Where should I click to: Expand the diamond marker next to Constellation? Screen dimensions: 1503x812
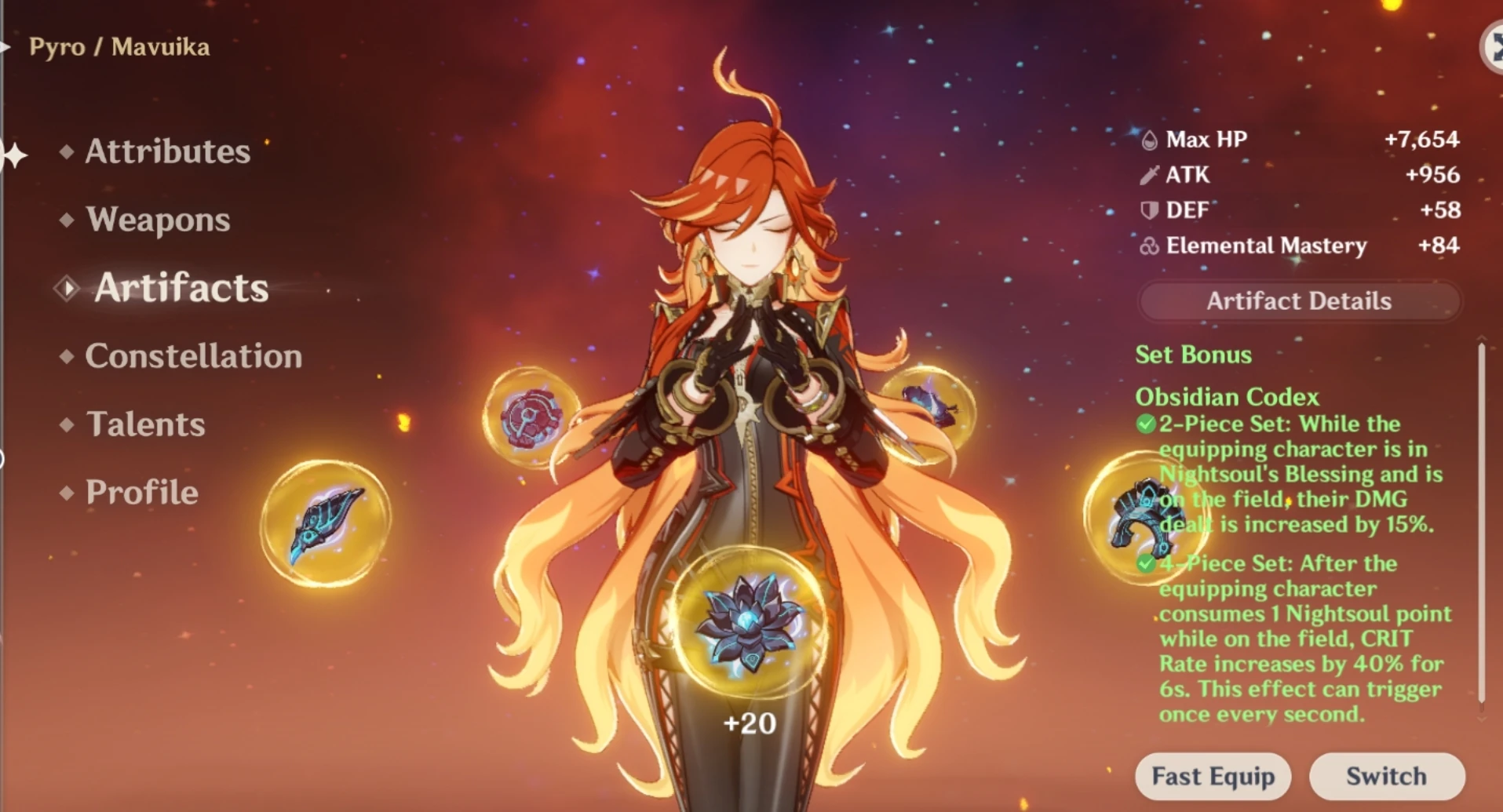pyautogui.click(x=67, y=356)
